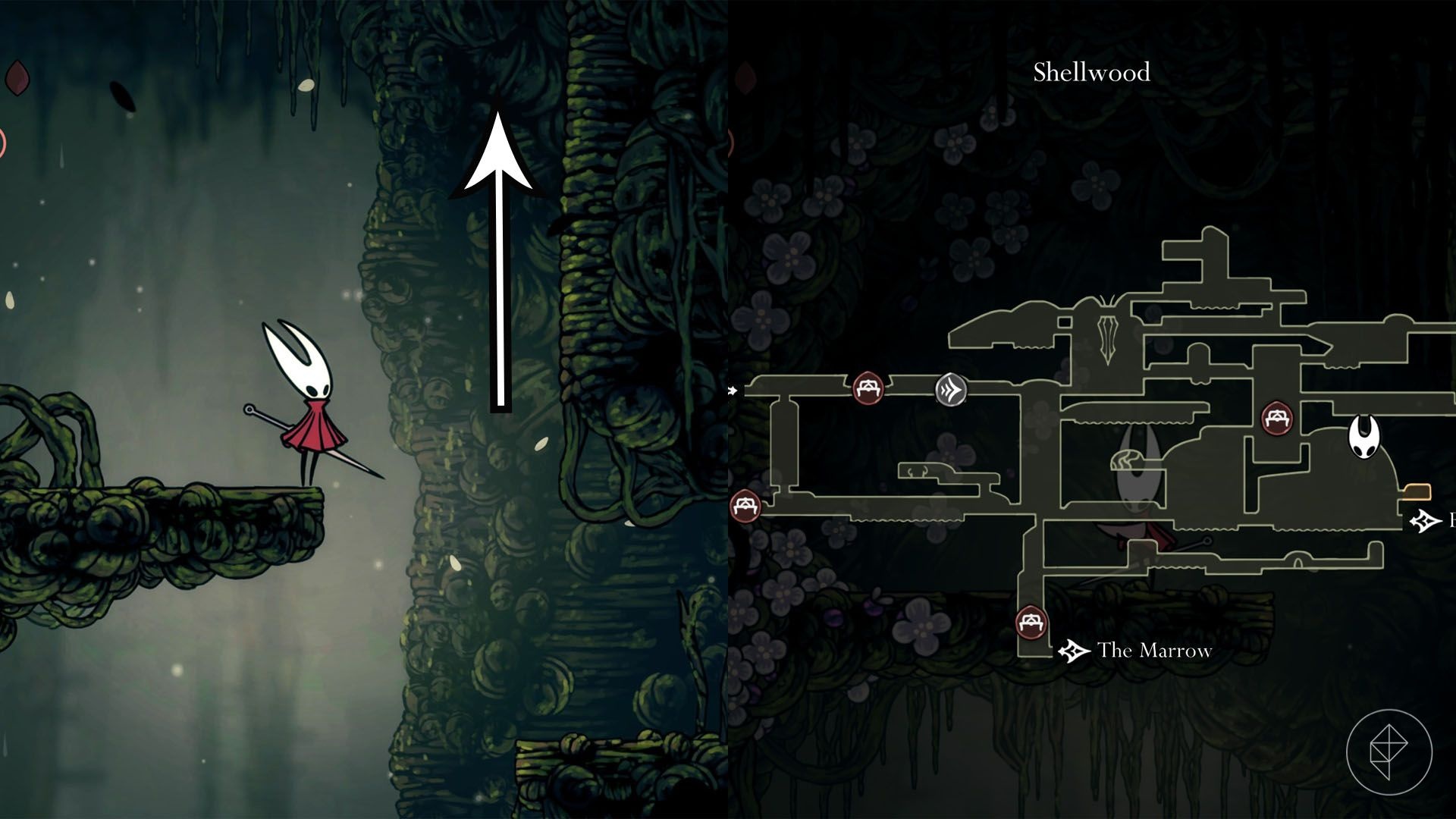The width and height of the screenshot is (1456, 819).
Task: Select the bench marker beside The Marrow exit
Action: pyautogui.click(x=1031, y=623)
